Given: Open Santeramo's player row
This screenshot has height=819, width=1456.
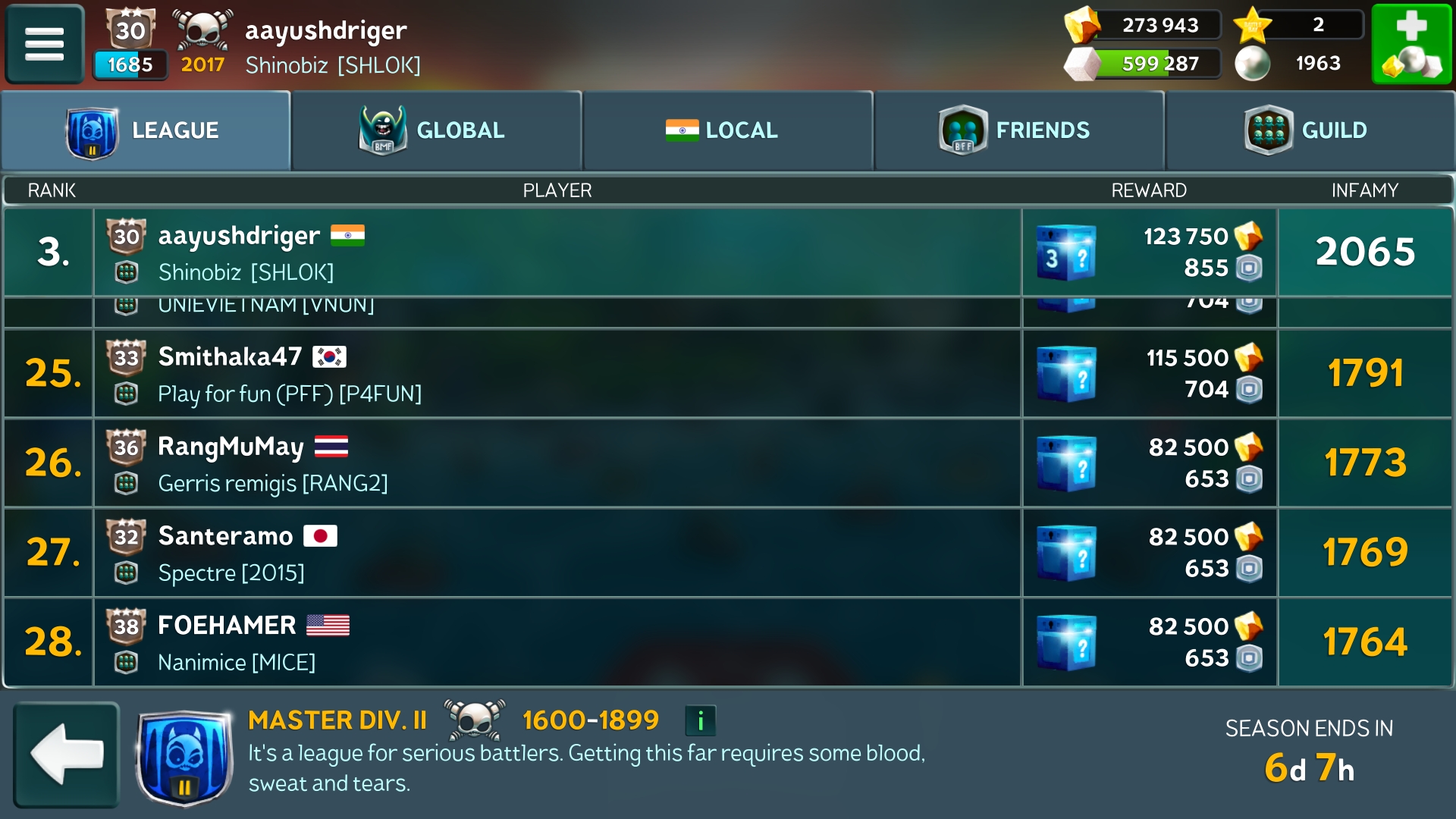Looking at the screenshot, I should click(557, 553).
